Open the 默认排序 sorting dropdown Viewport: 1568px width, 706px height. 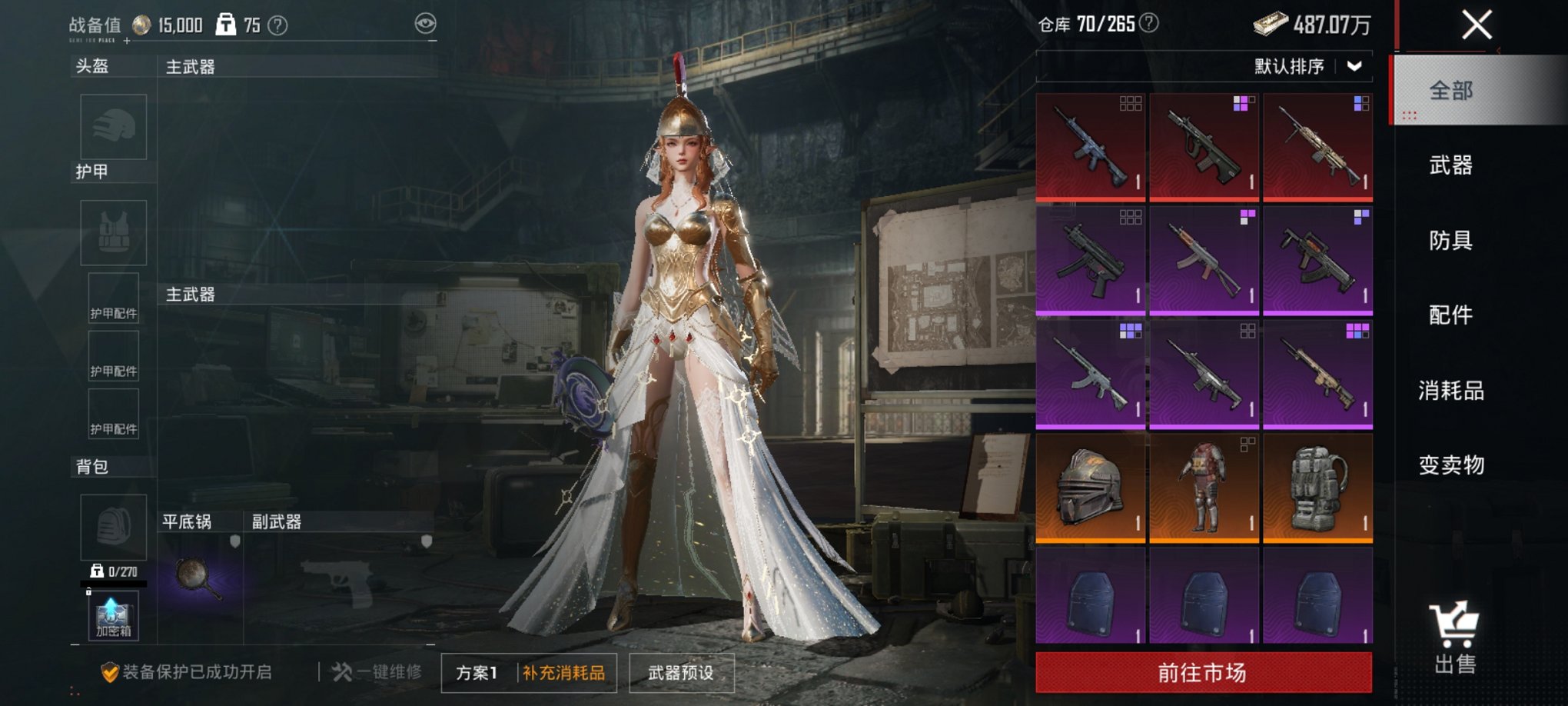point(1308,67)
